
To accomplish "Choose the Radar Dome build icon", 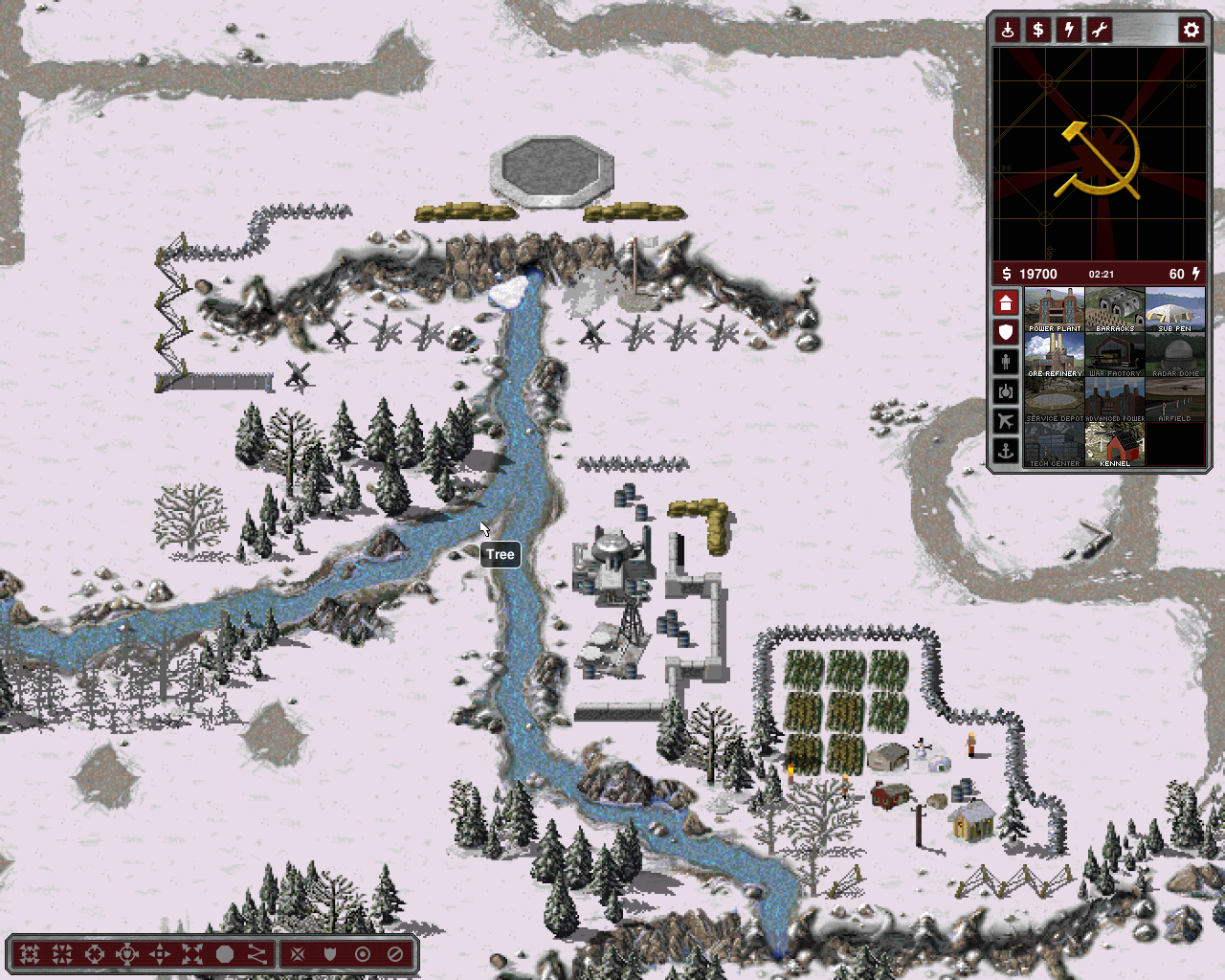I will 1175,355.
